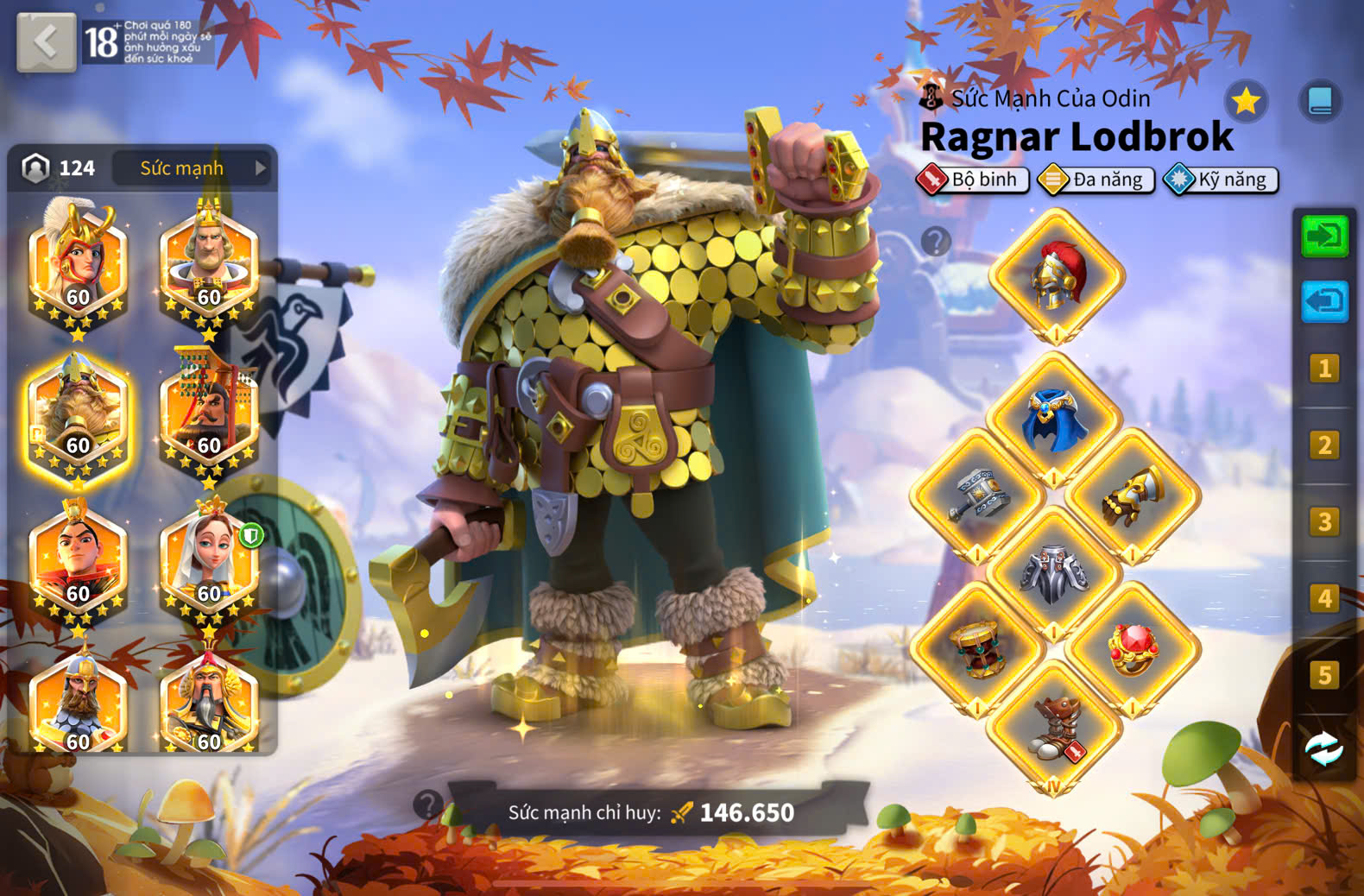Select the golden gauntlet gloves slot
The width and height of the screenshot is (1364, 896).
pos(1133,496)
